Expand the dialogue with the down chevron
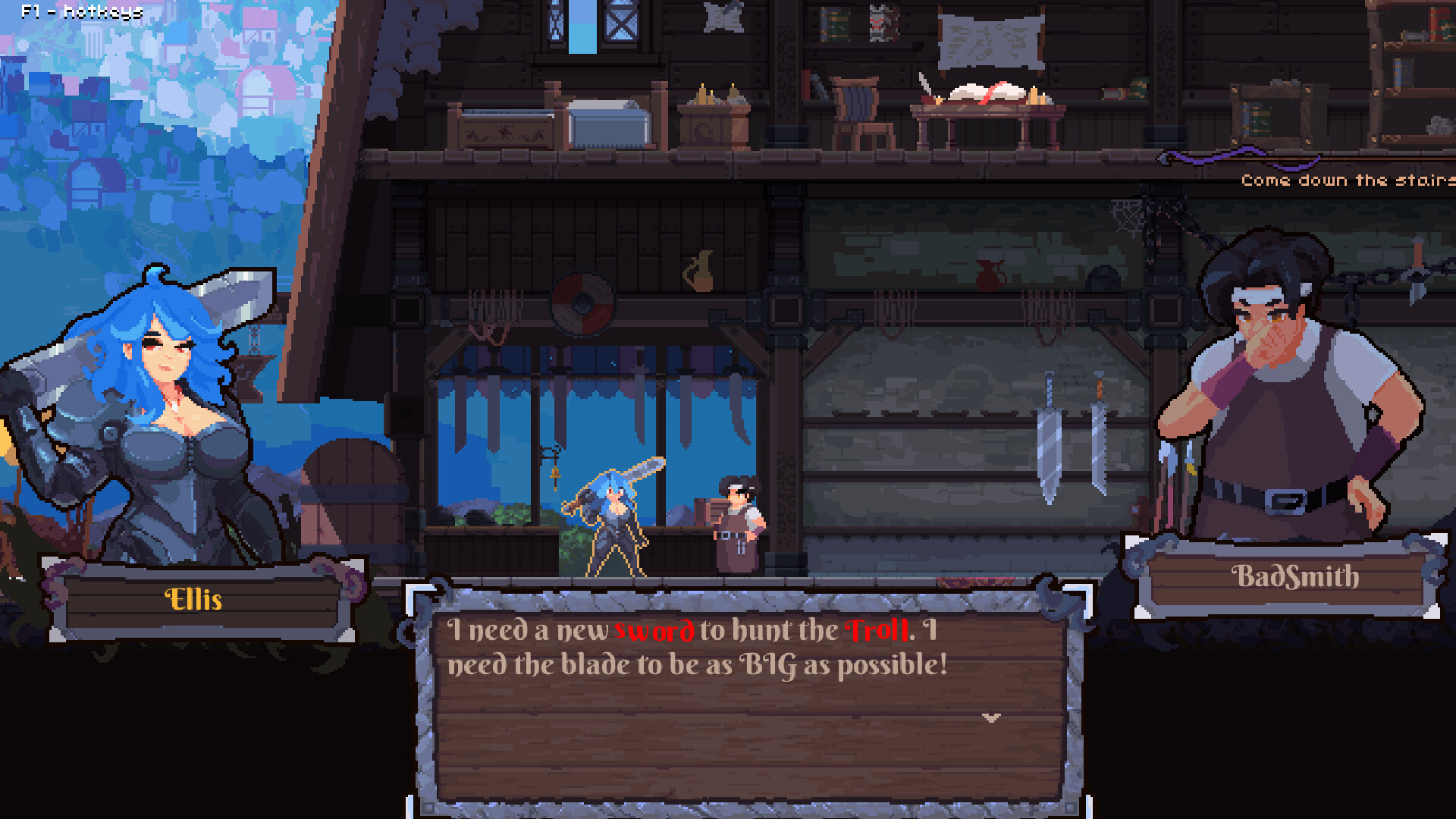1456x819 pixels. coord(990,717)
